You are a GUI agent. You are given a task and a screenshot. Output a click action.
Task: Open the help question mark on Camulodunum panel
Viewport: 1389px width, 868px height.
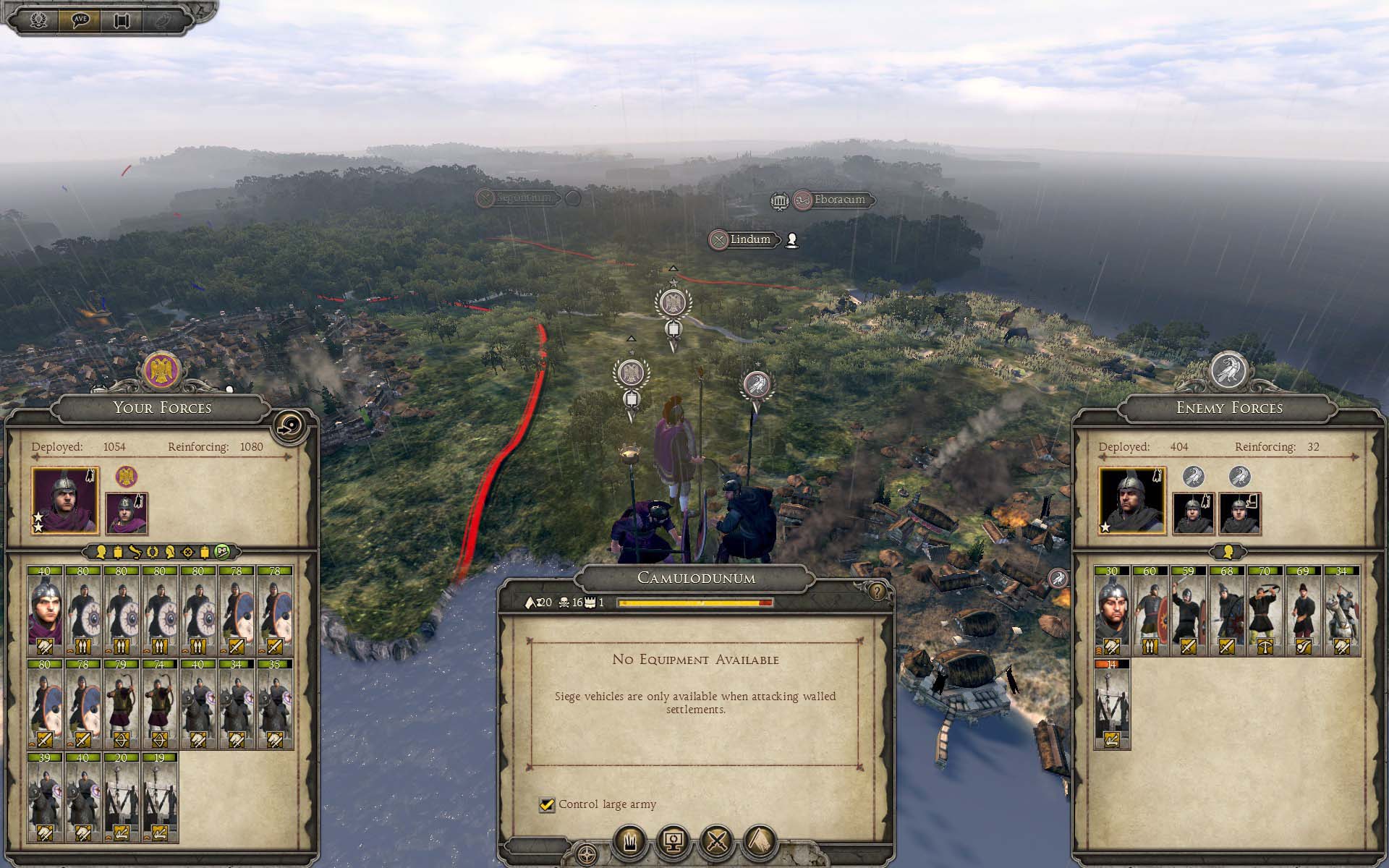coord(877,592)
